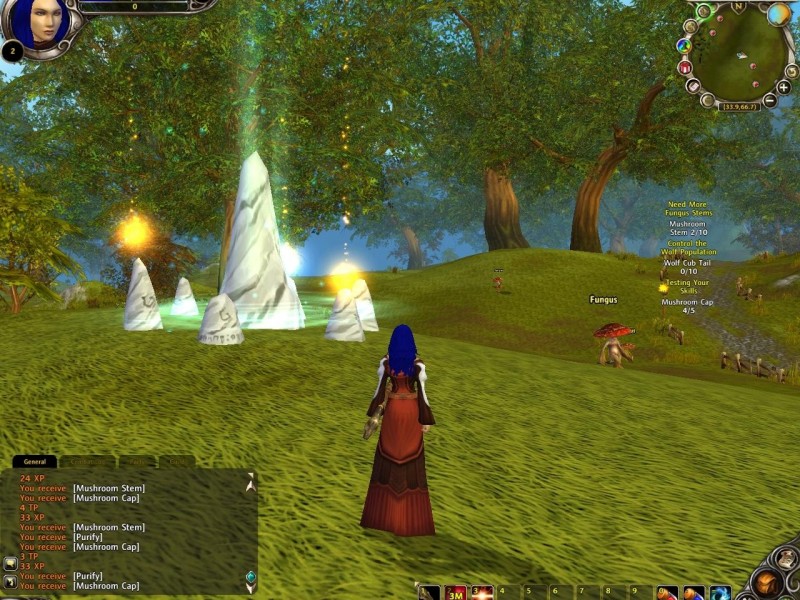
Task: Click the rainbow-colored icon beside the minimap
Action: (684, 45)
